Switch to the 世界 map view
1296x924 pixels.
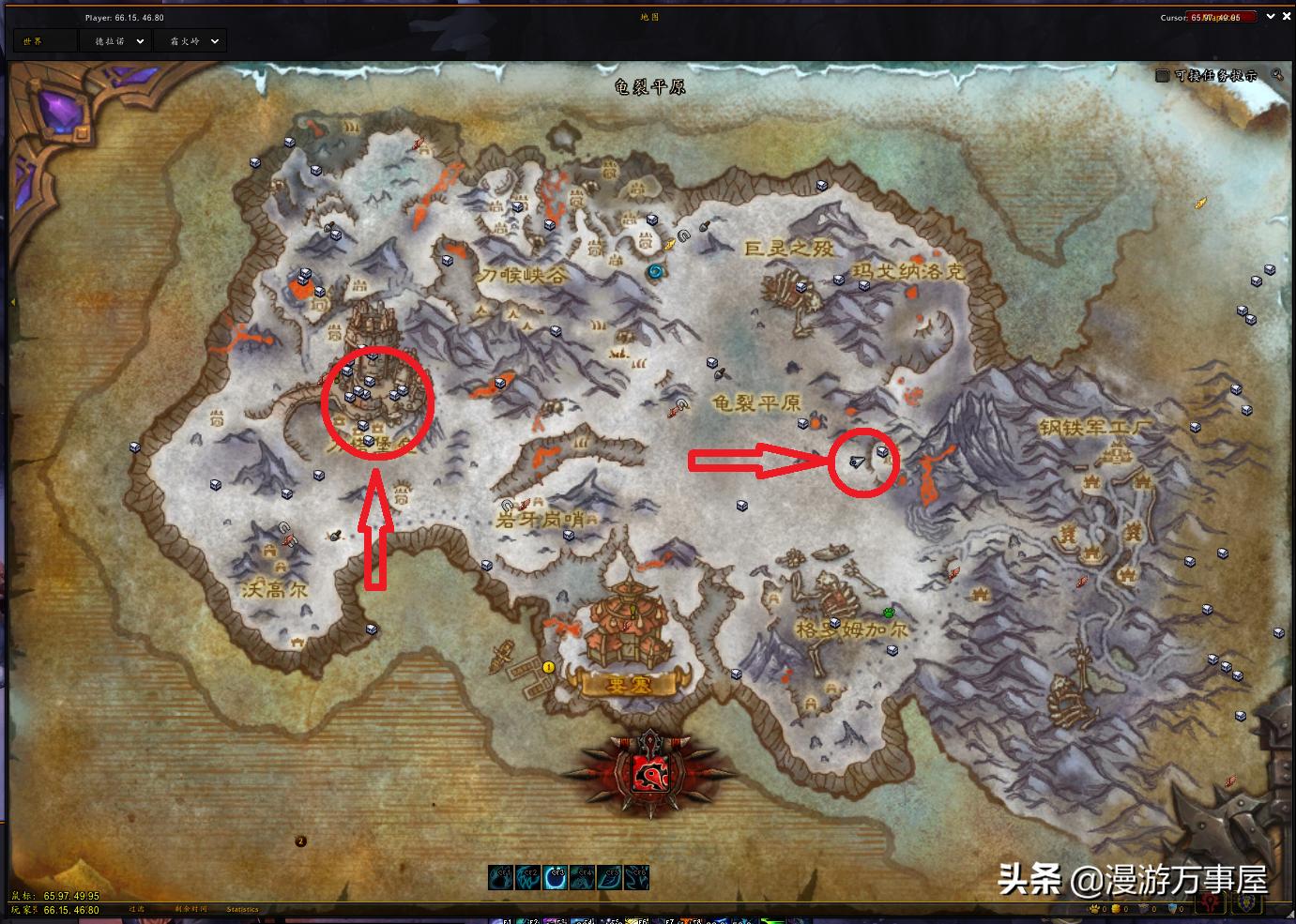pos(44,40)
